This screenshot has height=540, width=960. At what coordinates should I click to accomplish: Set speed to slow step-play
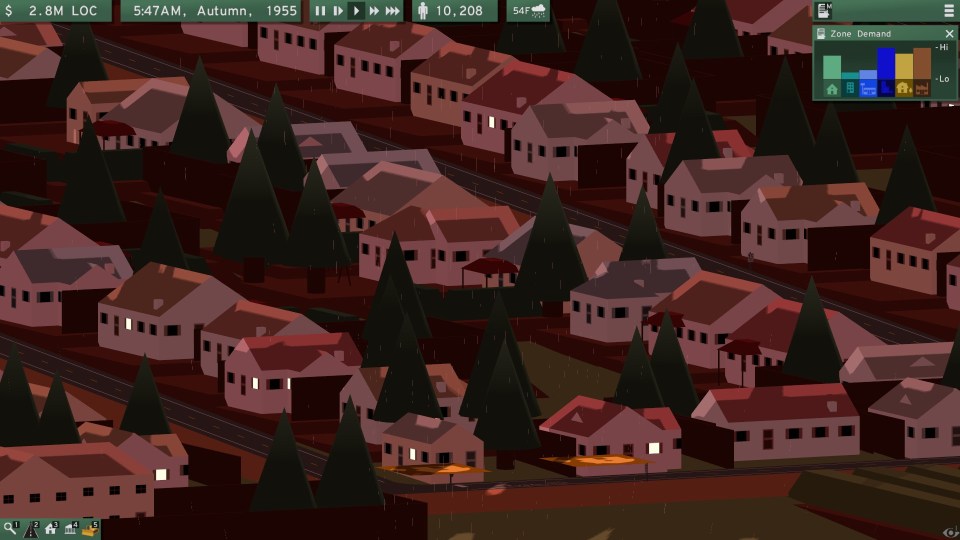tap(338, 11)
